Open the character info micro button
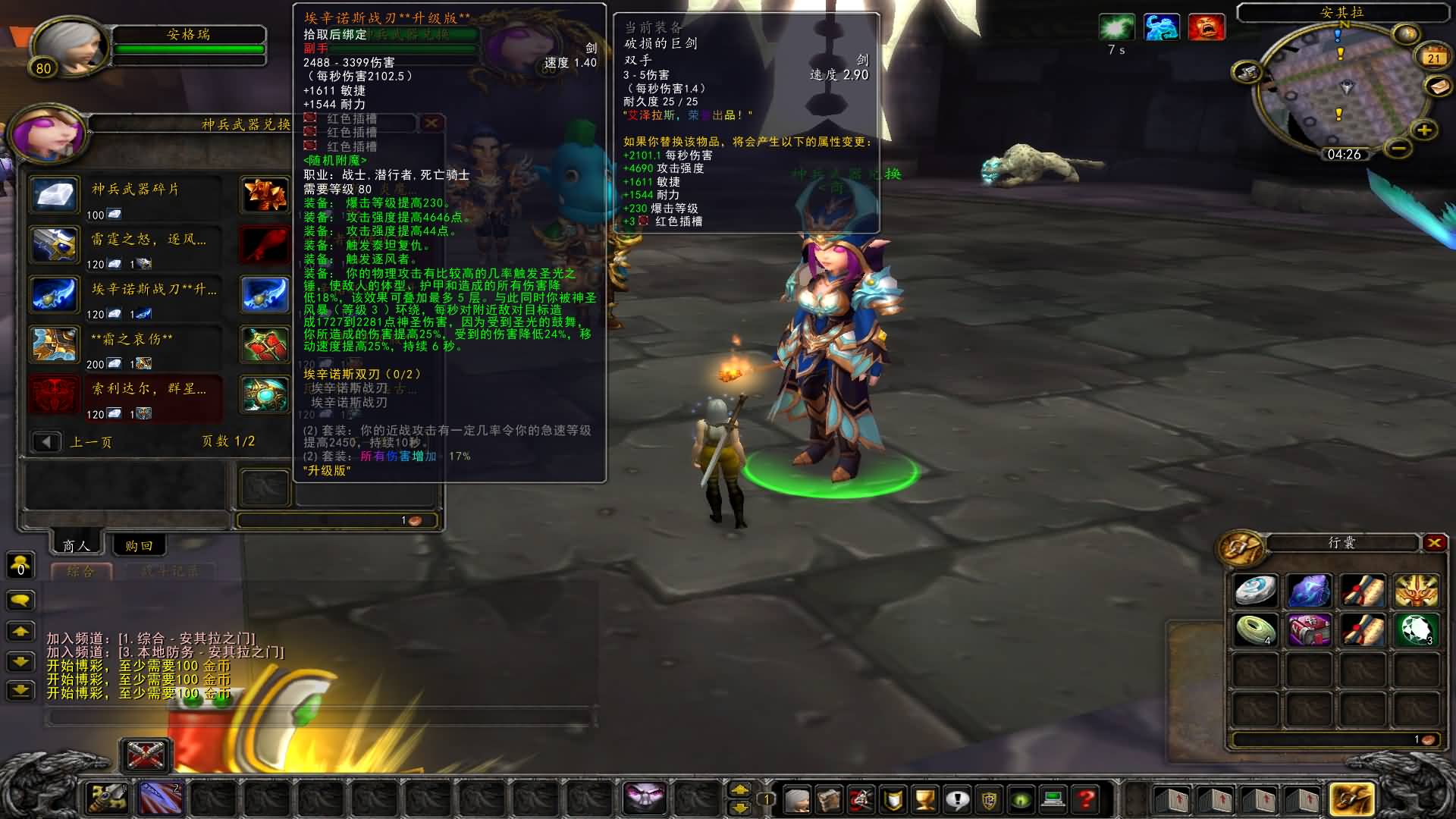 (797, 799)
